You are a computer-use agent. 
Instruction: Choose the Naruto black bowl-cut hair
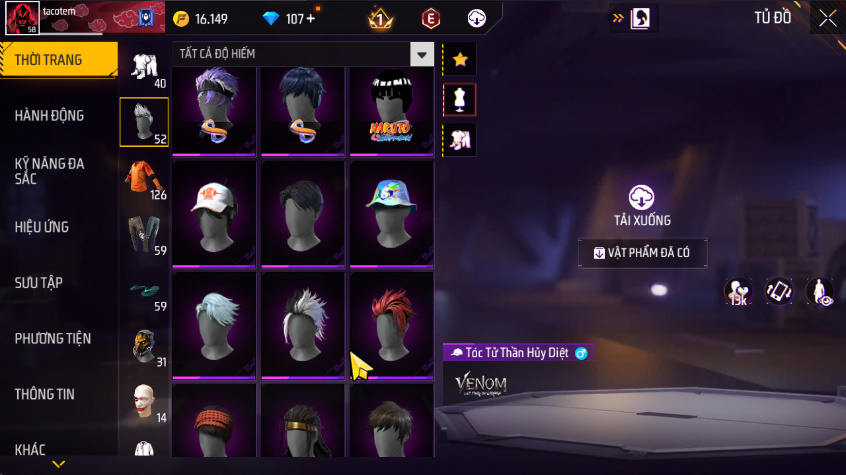391,112
